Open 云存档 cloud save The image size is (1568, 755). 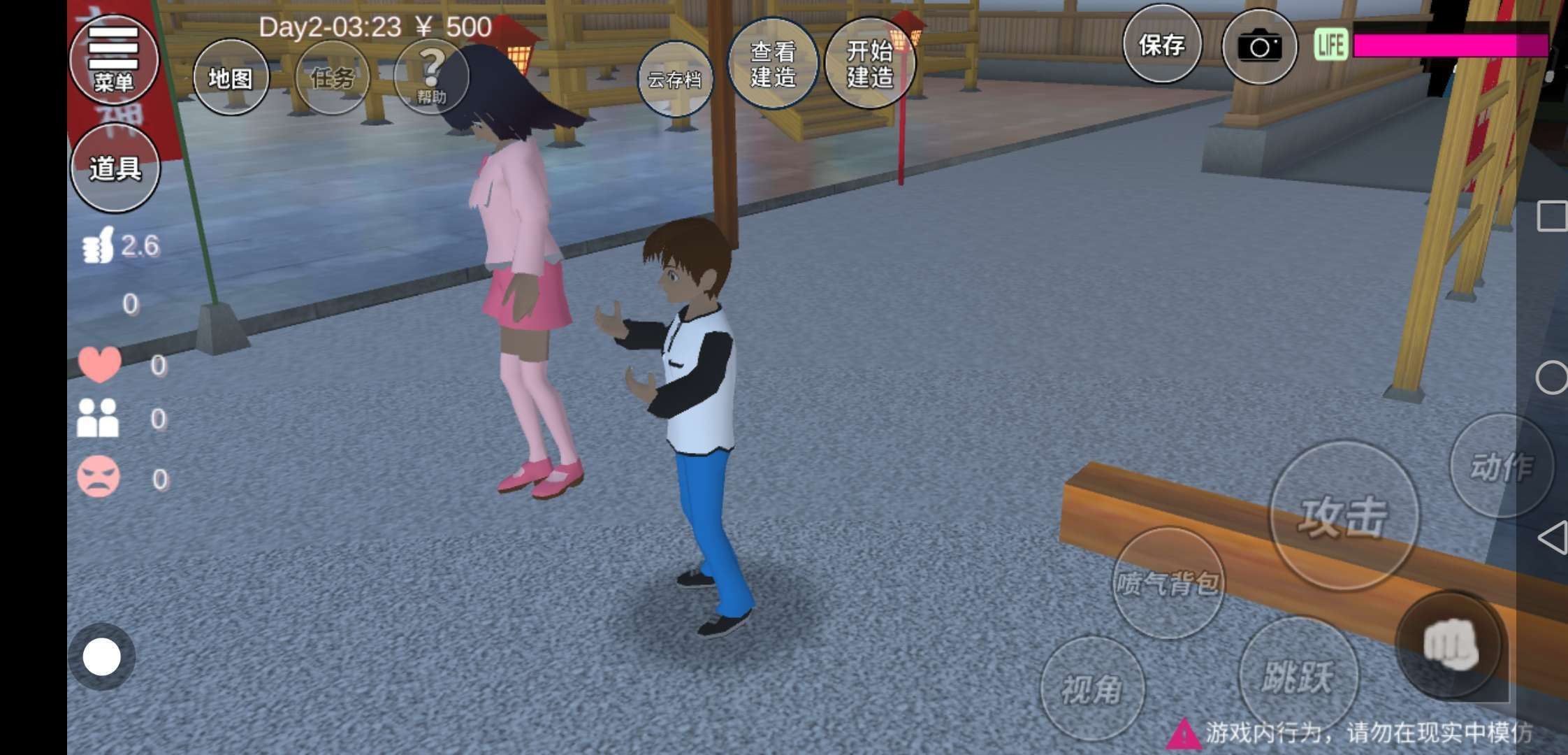click(x=675, y=79)
